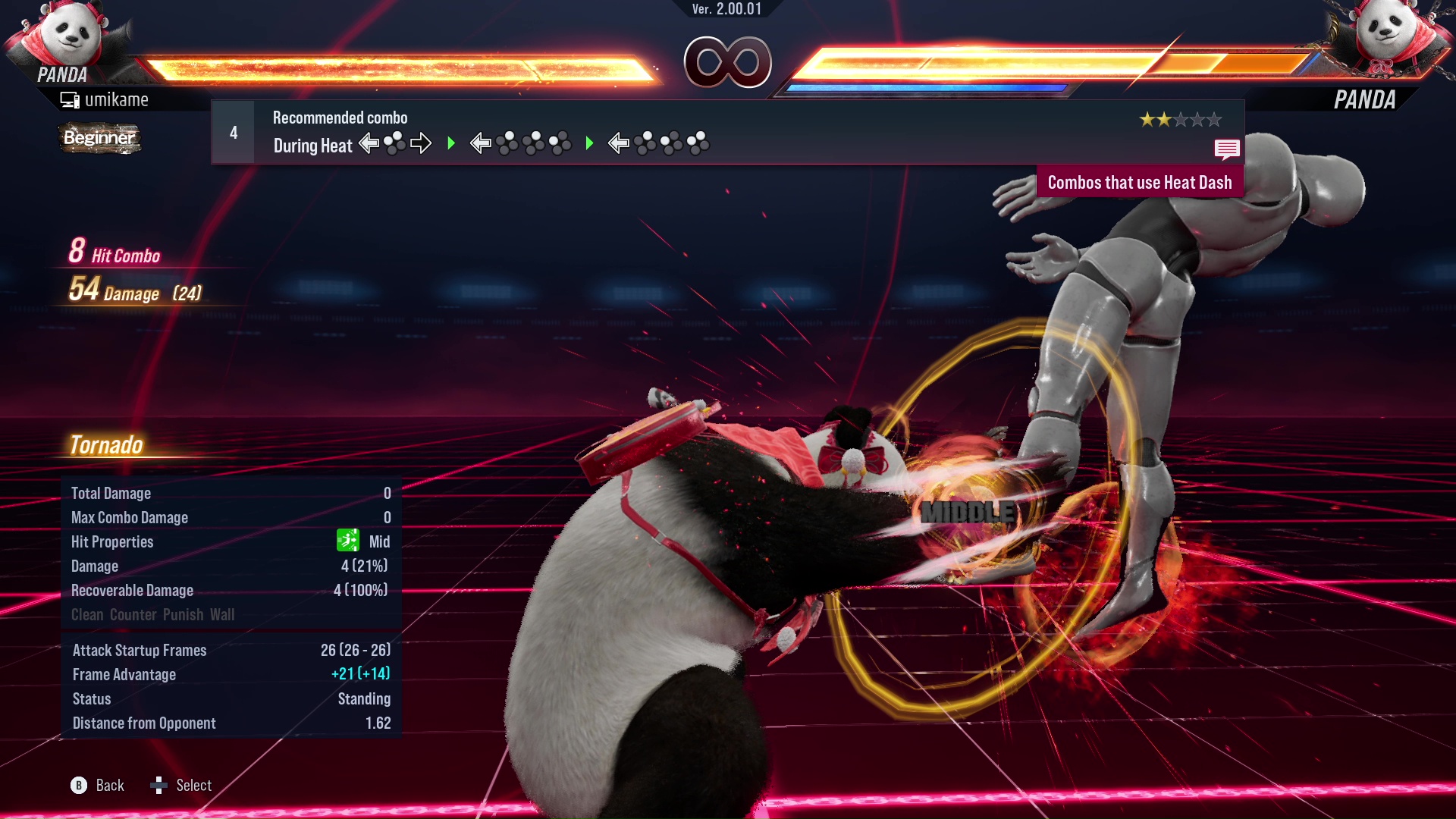Select the Recommended combo row number 4
This screenshot has height=819, width=1456.
[234, 133]
